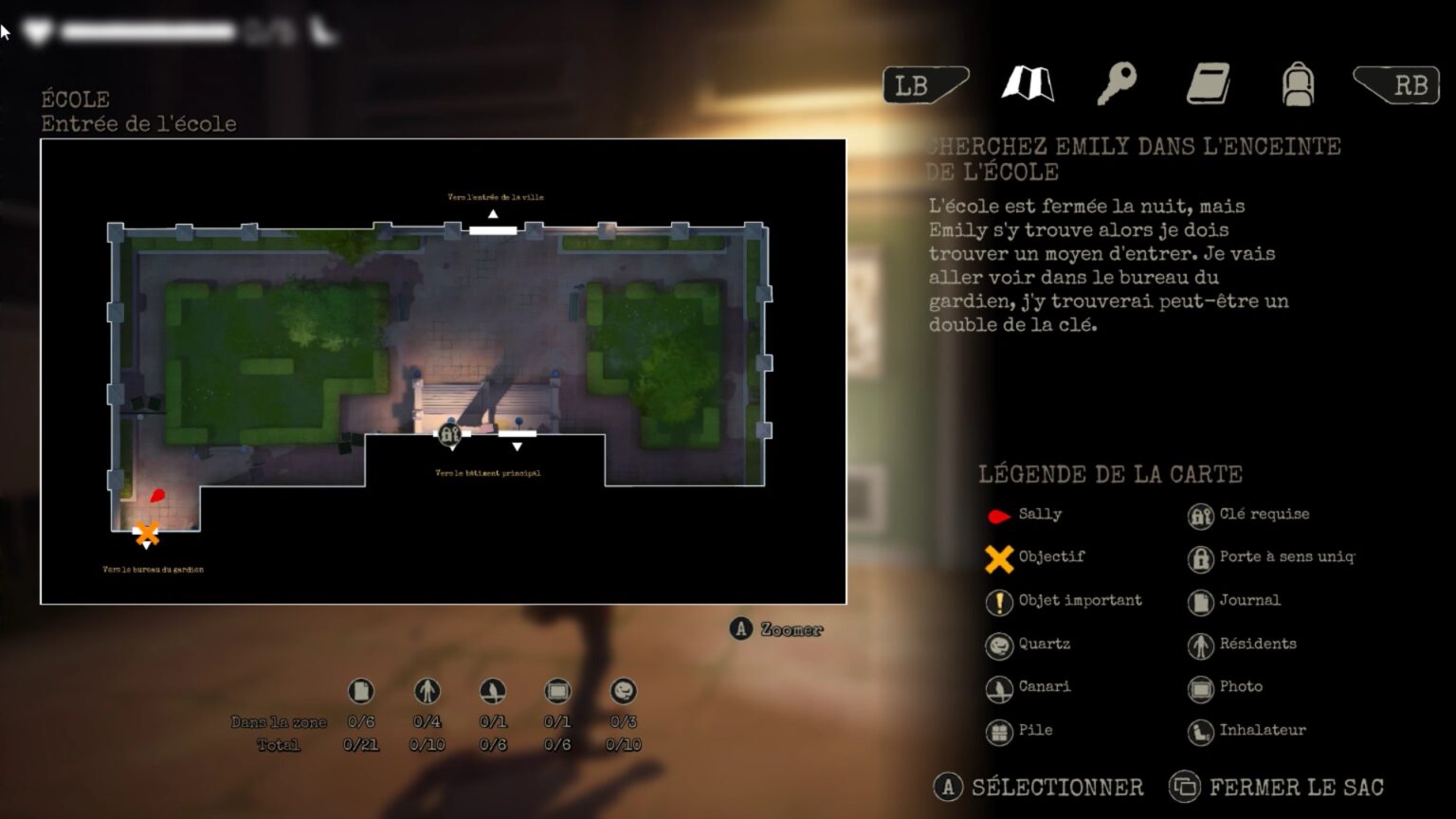Click the Objet important exclamation icon
The width and height of the screenshot is (1456, 819).
coord(999,601)
